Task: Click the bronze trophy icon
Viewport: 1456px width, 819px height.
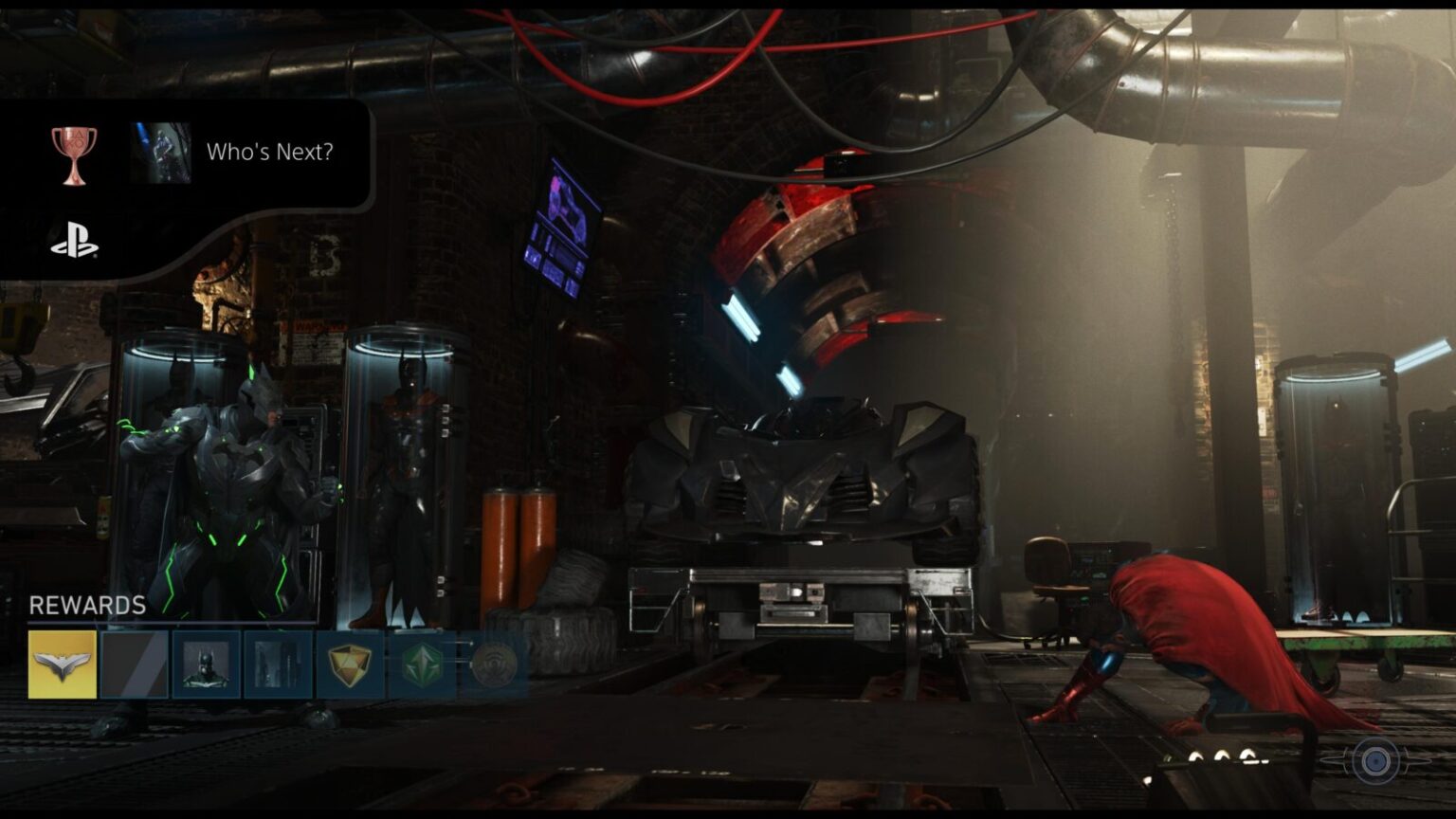Action: click(x=74, y=155)
